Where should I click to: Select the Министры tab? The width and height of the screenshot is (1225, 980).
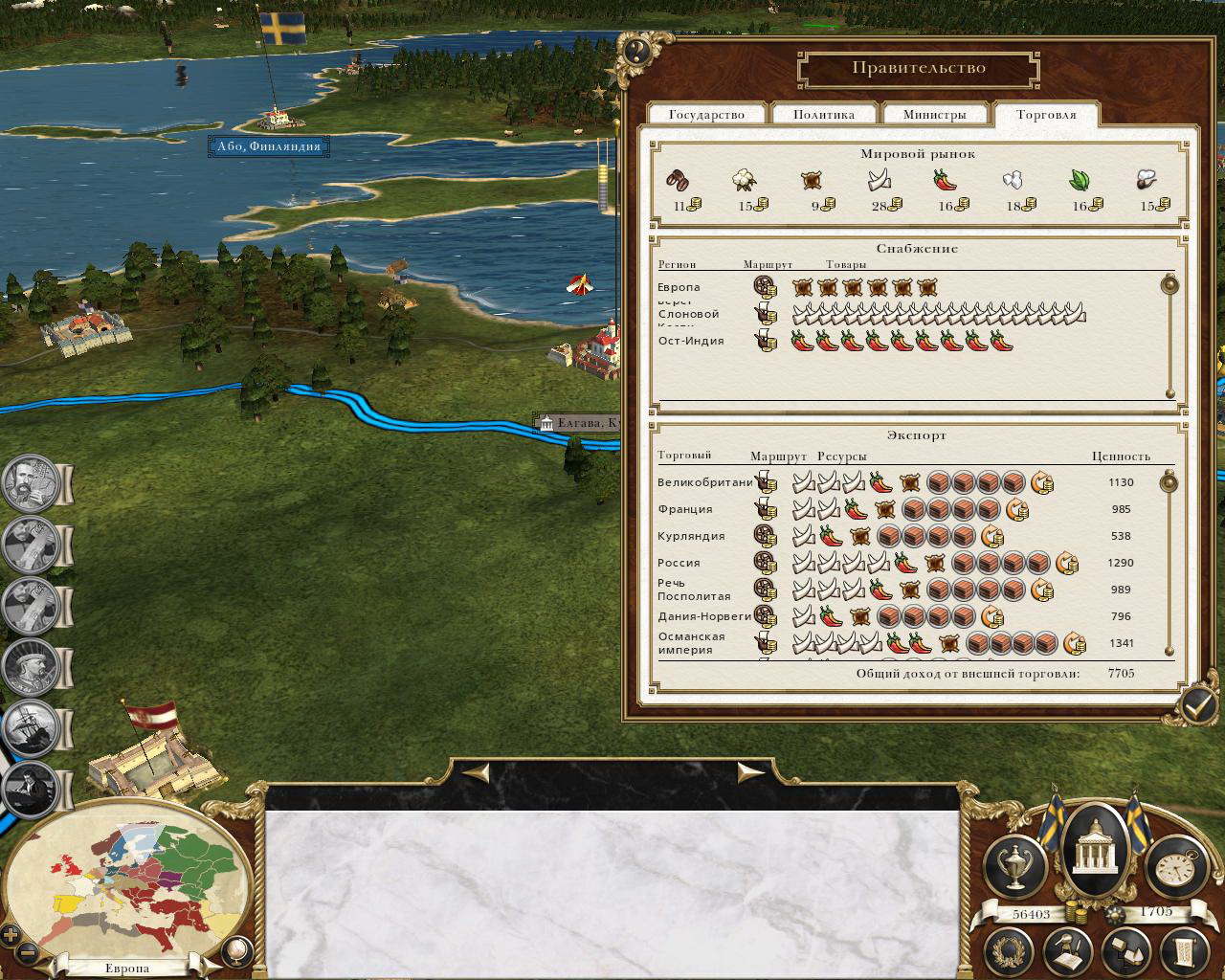click(x=934, y=114)
